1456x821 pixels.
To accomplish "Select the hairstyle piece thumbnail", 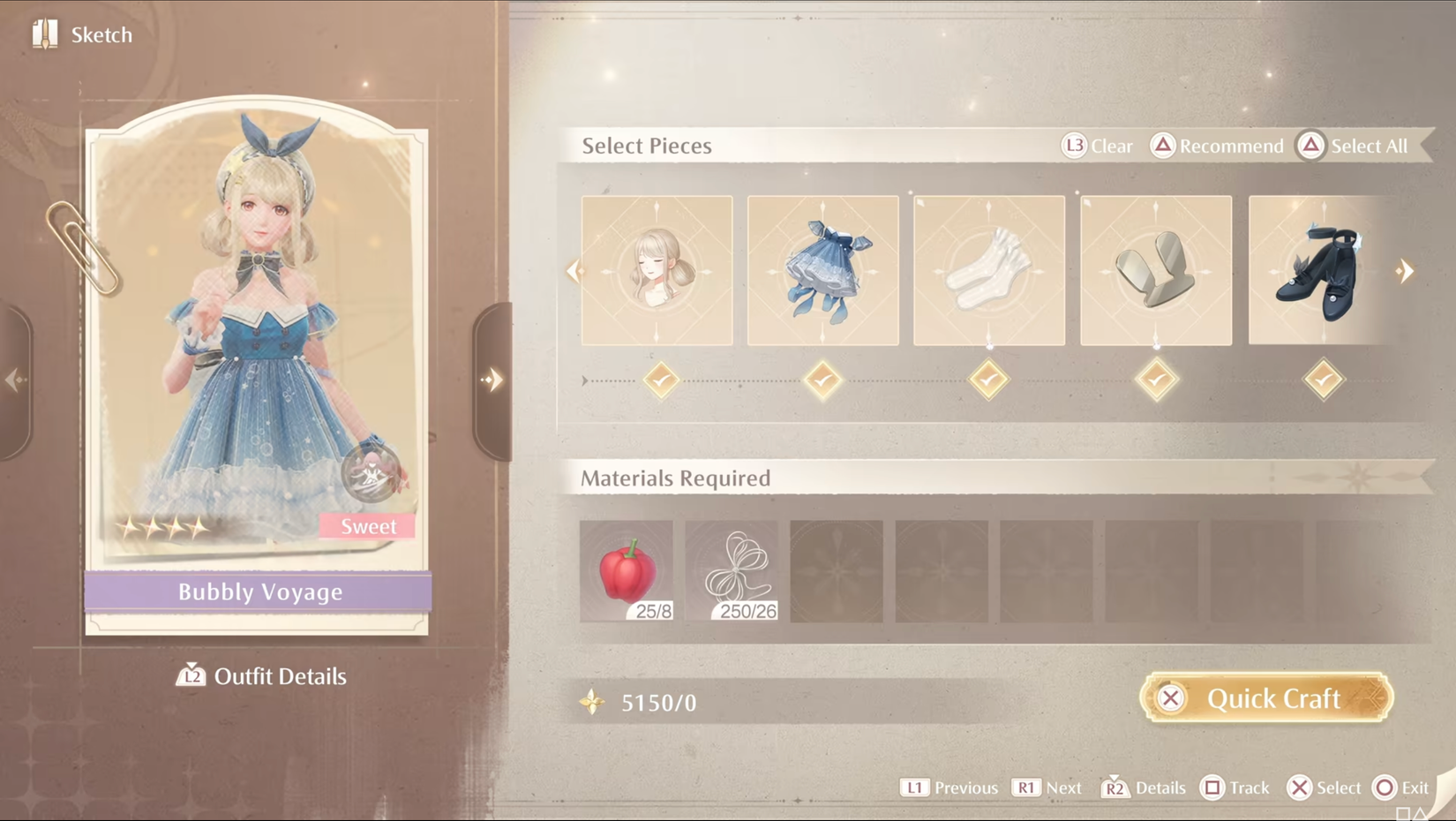I will tap(657, 270).
